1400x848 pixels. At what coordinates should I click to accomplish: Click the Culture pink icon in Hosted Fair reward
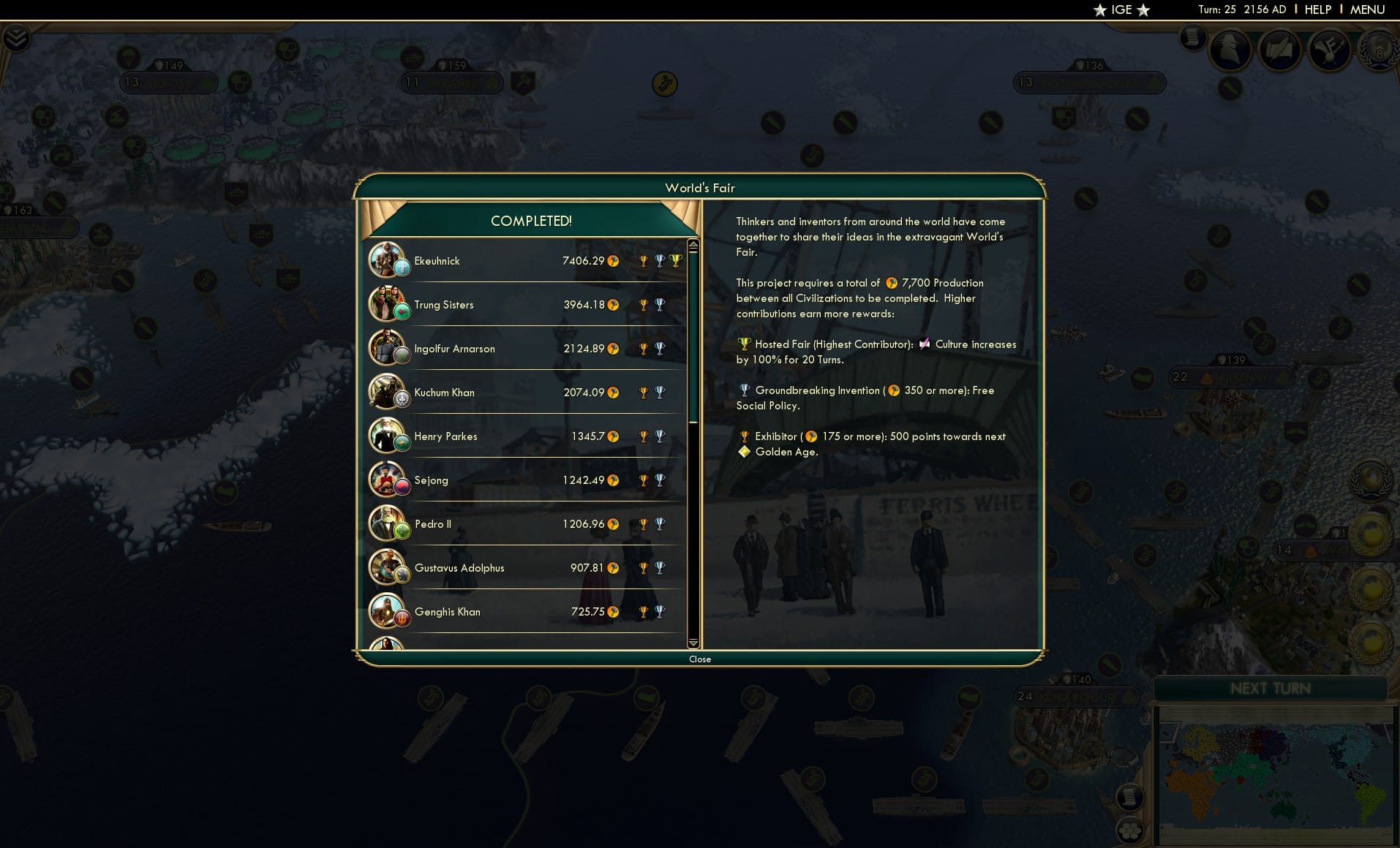925,344
